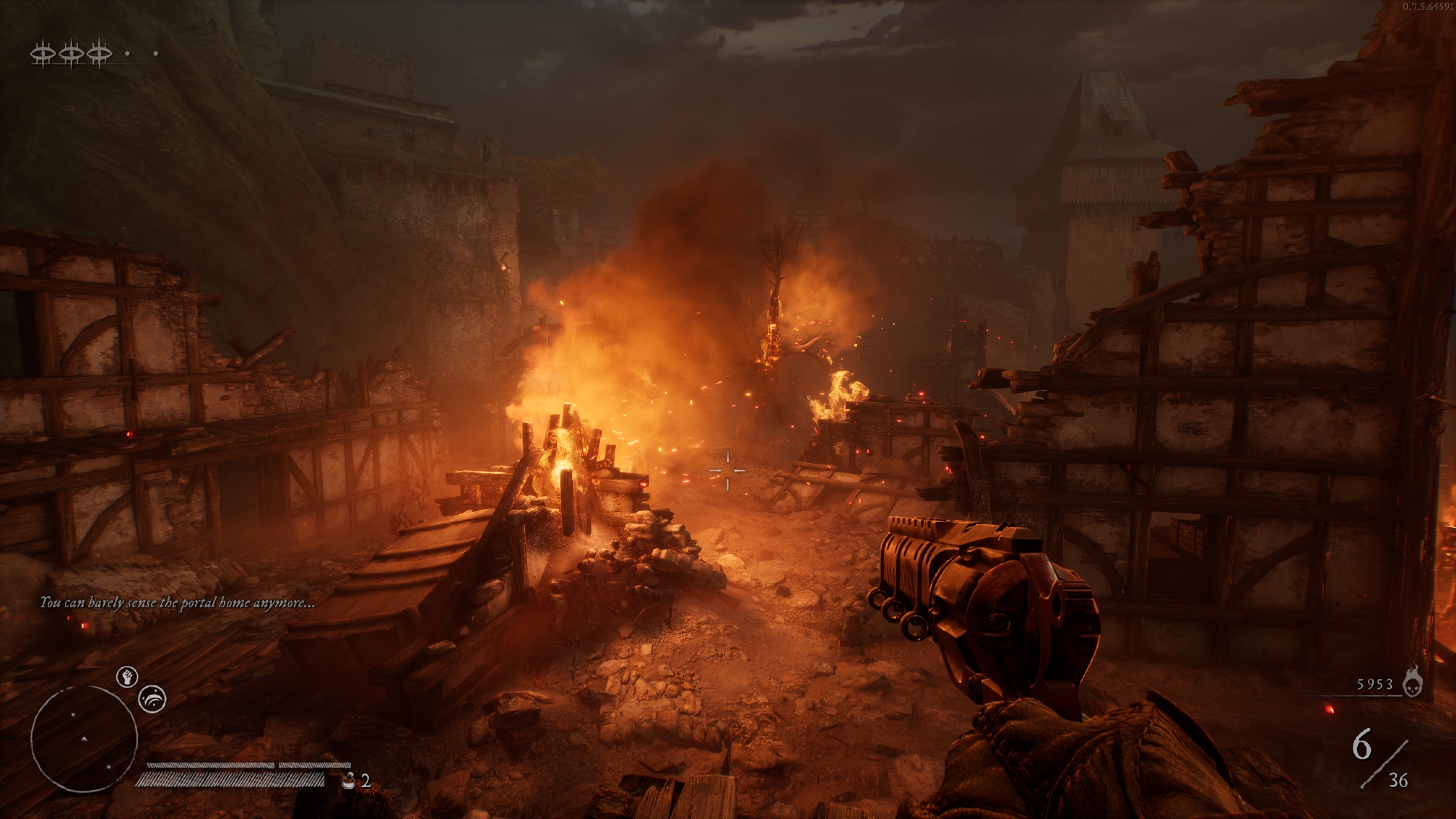1456x819 pixels.
Task: Click the circular minimap radar
Action: coord(84,739)
